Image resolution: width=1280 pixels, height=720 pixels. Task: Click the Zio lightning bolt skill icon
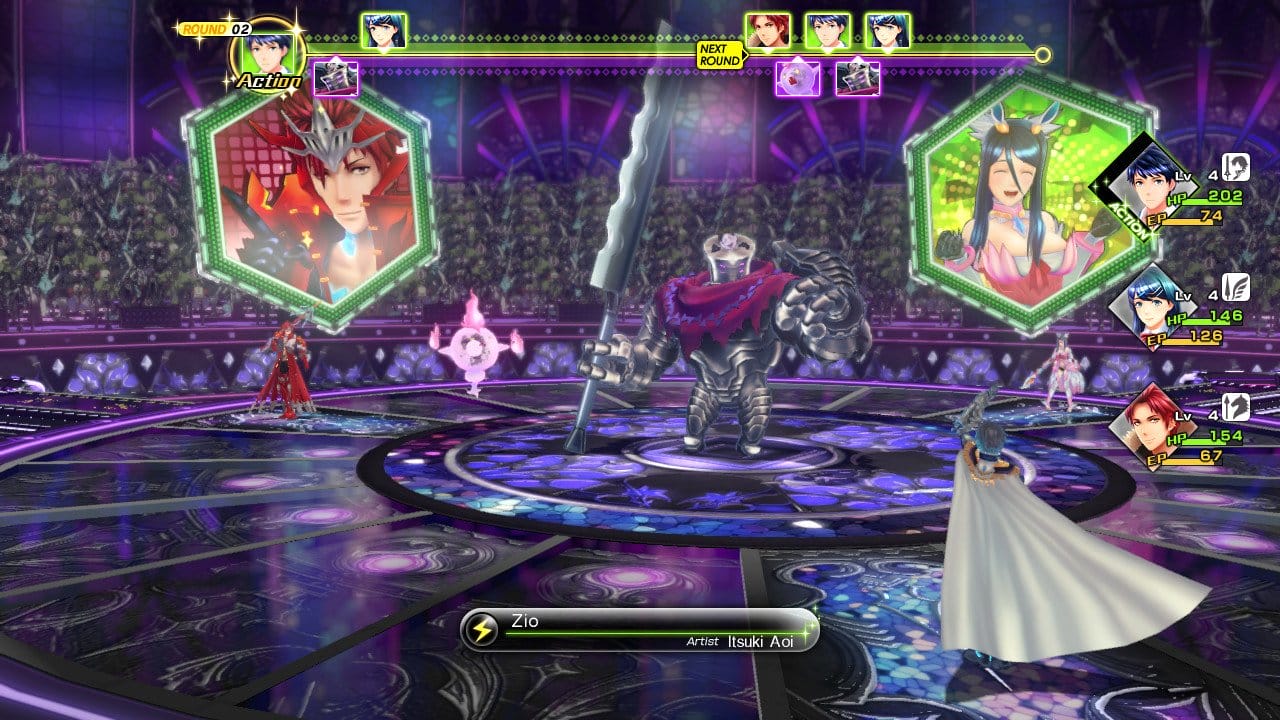pos(483,629)
